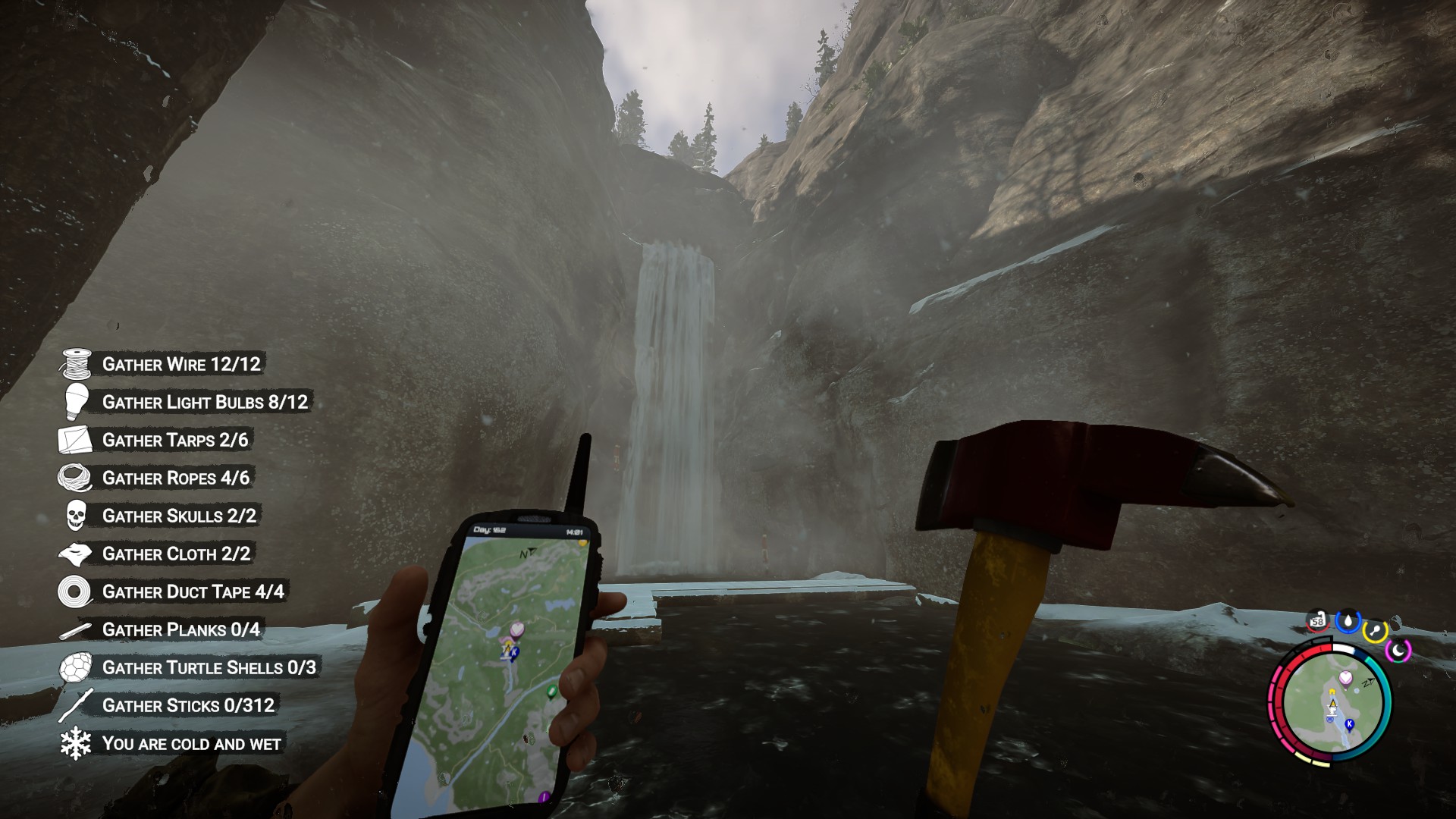
Task: Expand the 14:01 clock display on the GPS
Action: click(575, 532)
